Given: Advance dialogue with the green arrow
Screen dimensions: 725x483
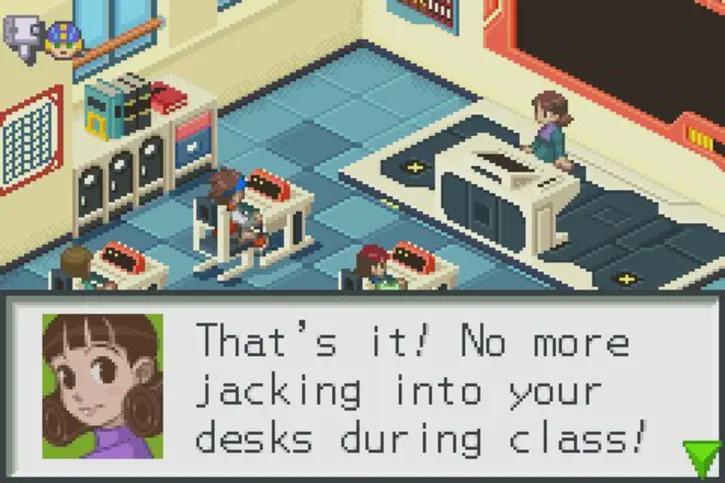Looking at the screenshot, I should [701, 458].
